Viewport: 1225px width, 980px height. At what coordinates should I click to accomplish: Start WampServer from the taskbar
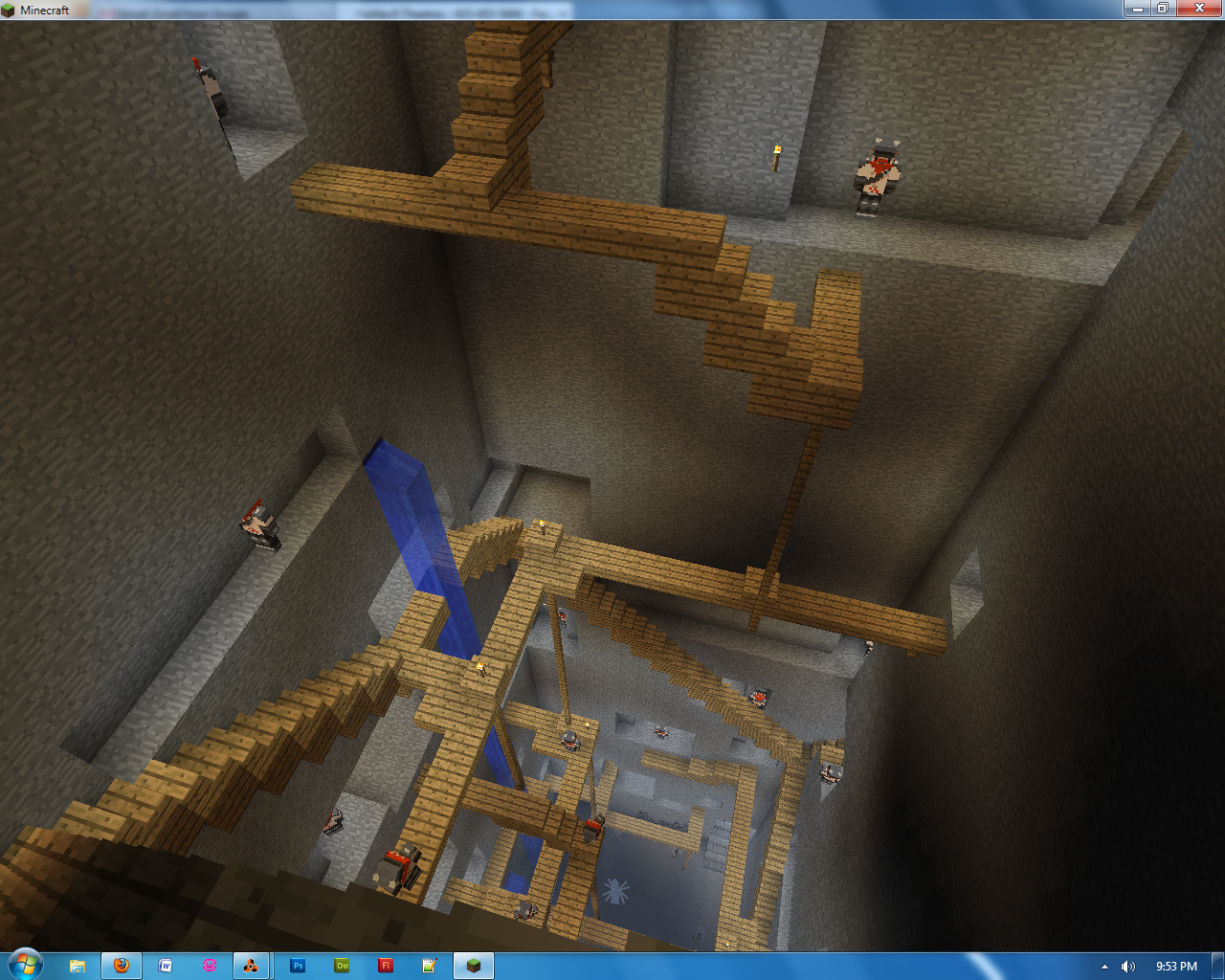209,966
